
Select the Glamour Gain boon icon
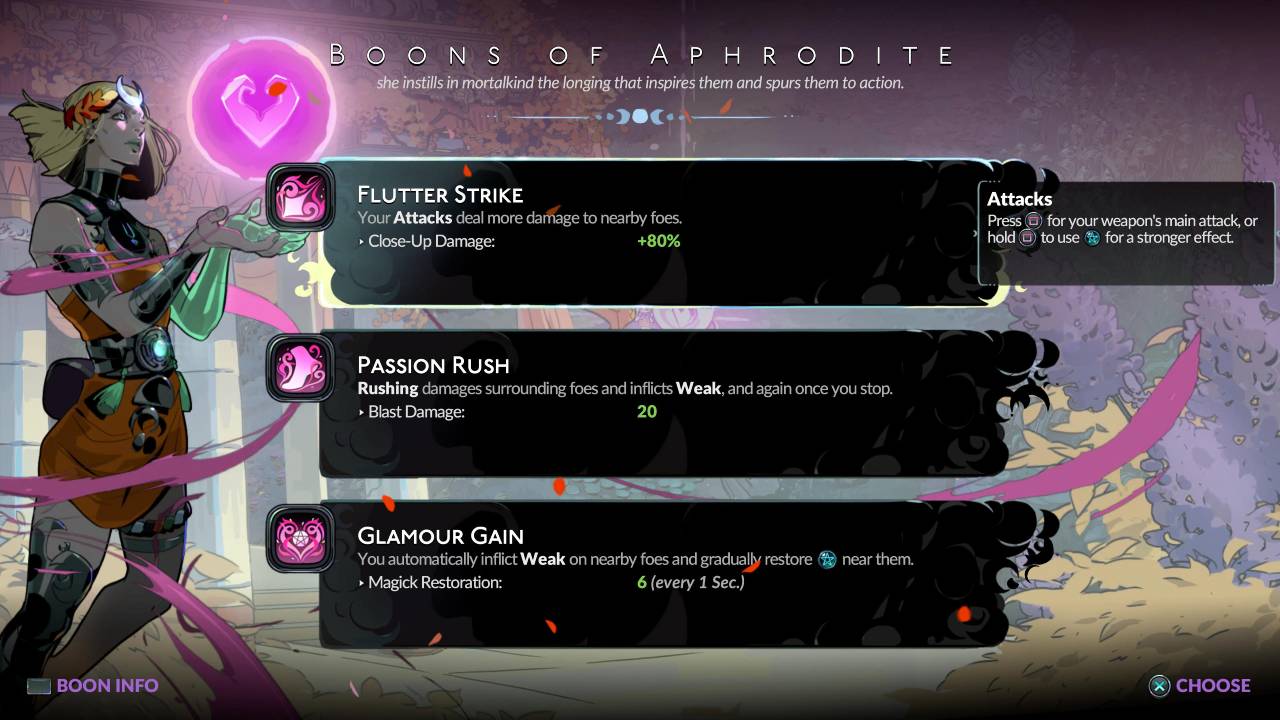(x=301, y=541)
